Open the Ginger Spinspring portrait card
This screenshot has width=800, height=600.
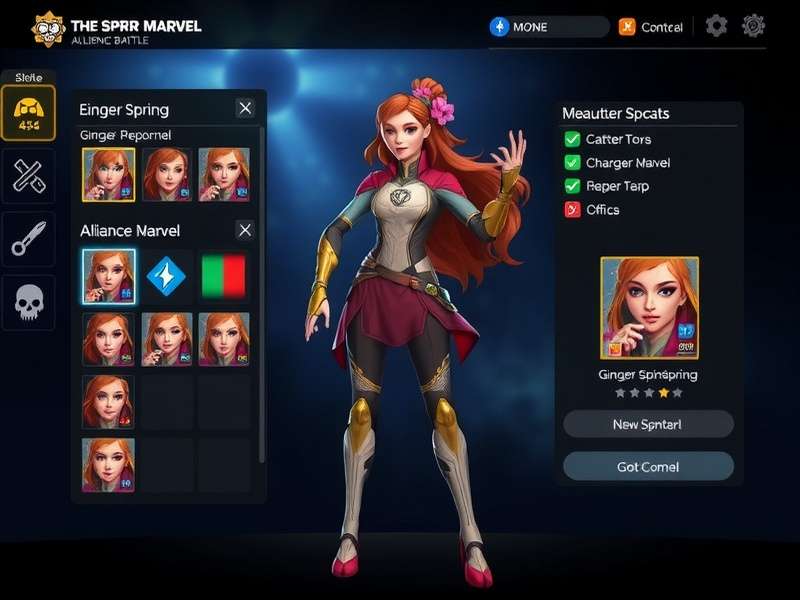point(649,308)
